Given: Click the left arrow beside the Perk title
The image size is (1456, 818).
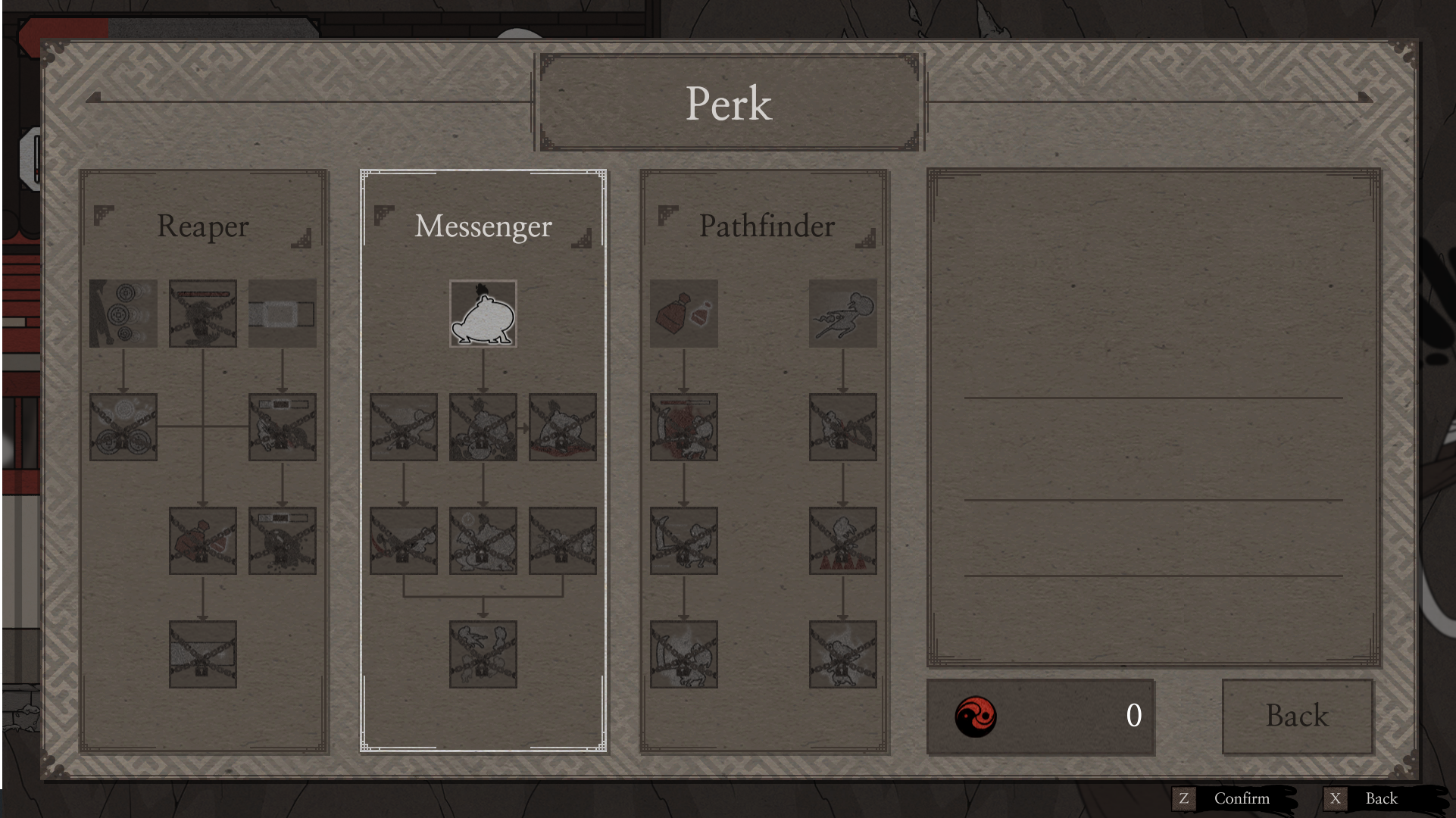Looking at the screenshot, I should coord(93,97).
